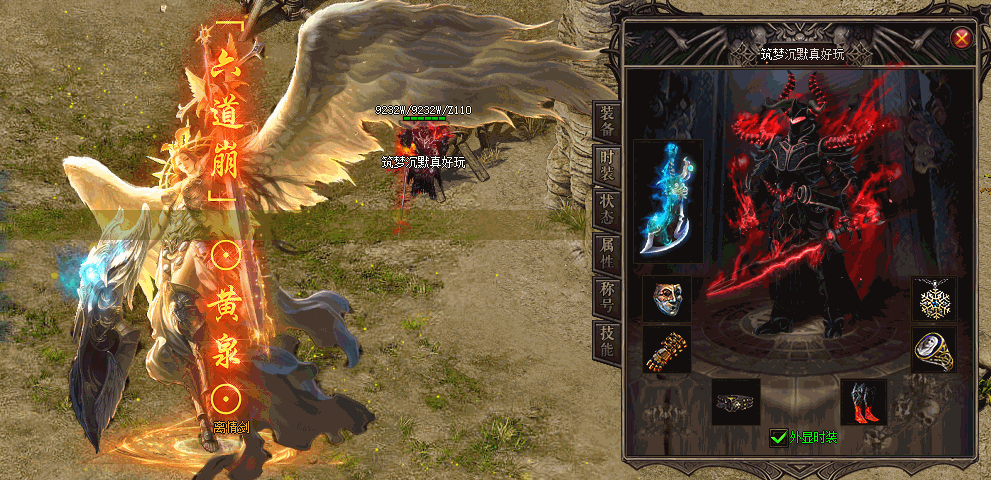This screenshot has height=480, width=991.
Task: Open the 时装 fashion tab
Action: (607, 166)
